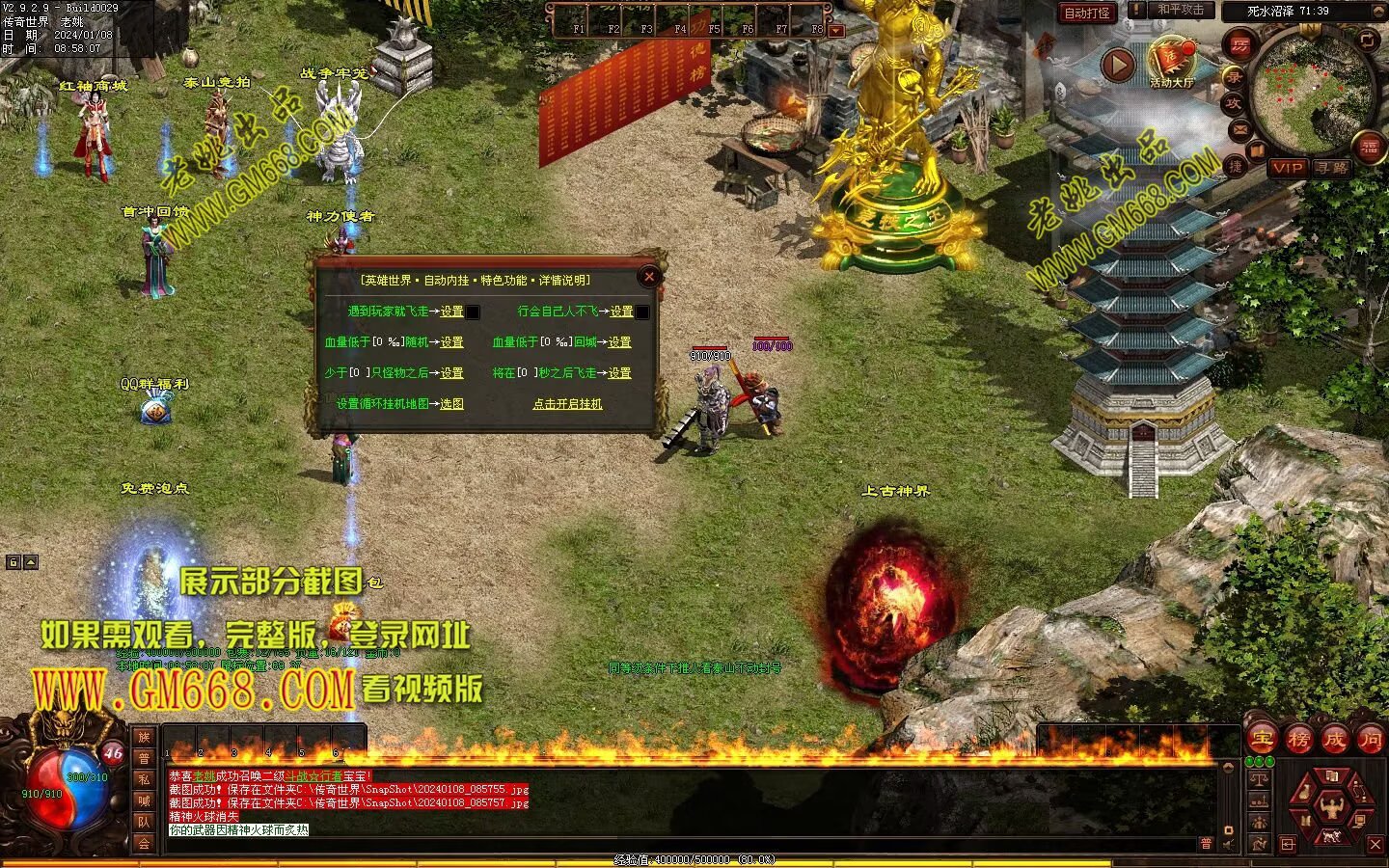Change the 和平攻击 attack mode
This screenshot has height=868, width=1389.
pos(1181,11)
